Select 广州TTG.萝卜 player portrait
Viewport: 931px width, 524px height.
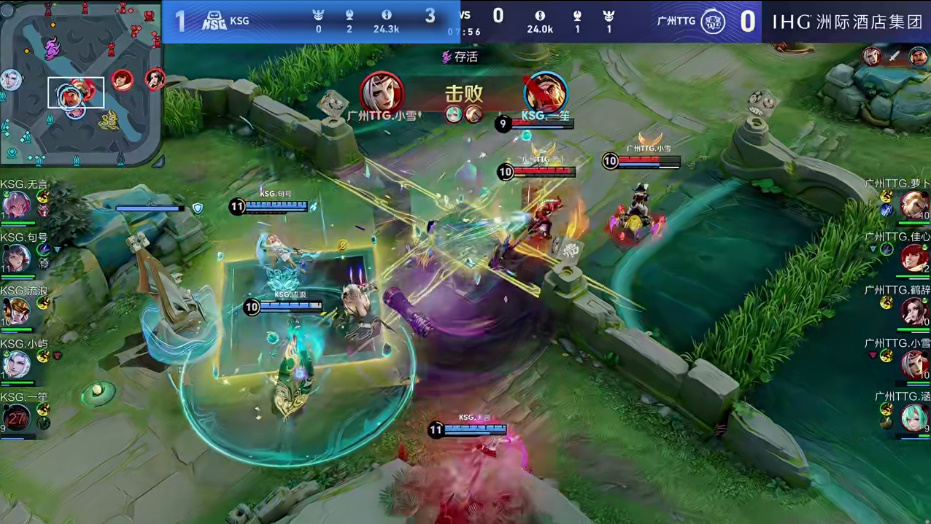pos(913,205)
